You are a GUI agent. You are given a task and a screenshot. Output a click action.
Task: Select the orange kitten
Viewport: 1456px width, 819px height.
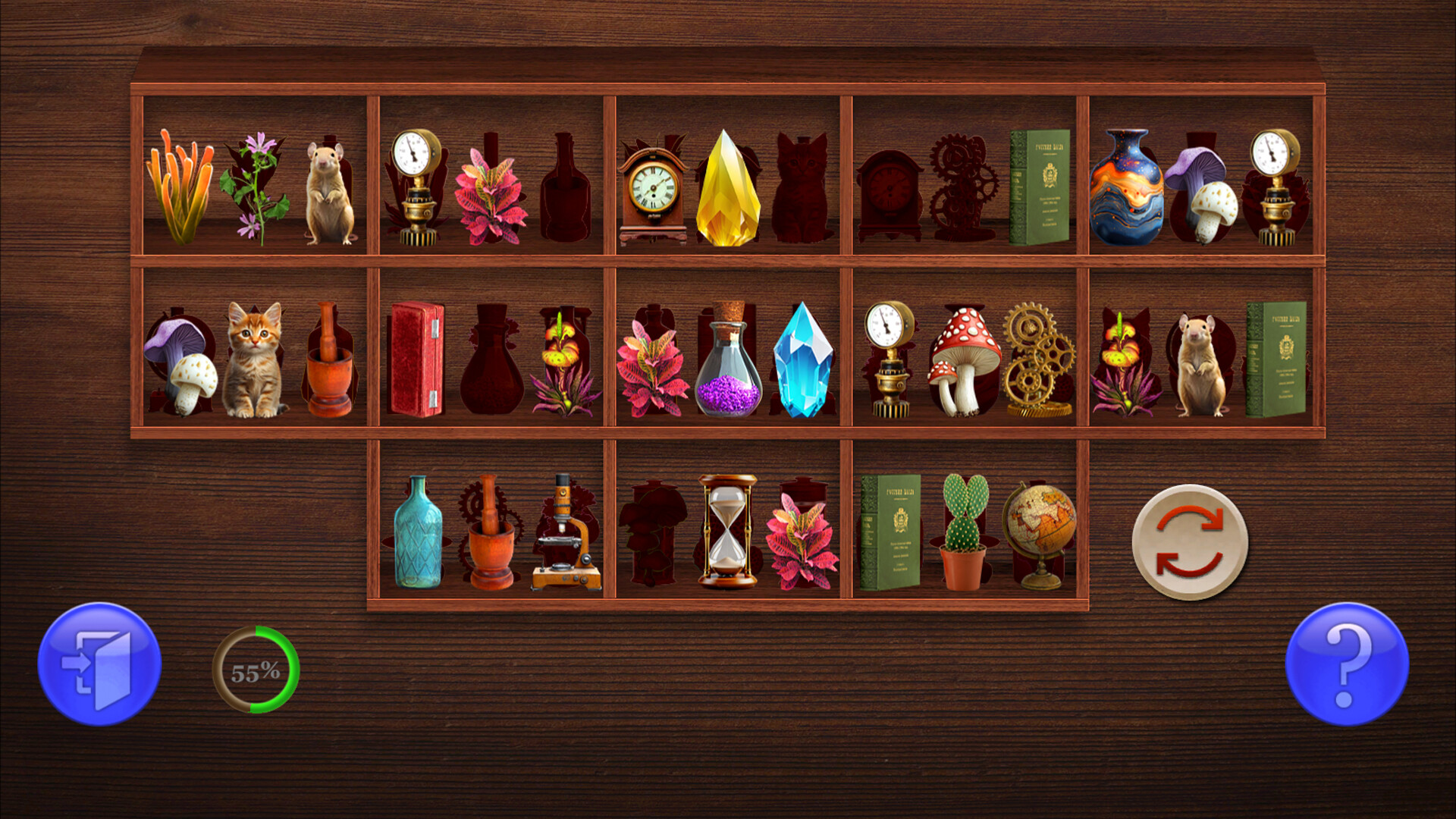pyautogui.click(x=254, y=360)
